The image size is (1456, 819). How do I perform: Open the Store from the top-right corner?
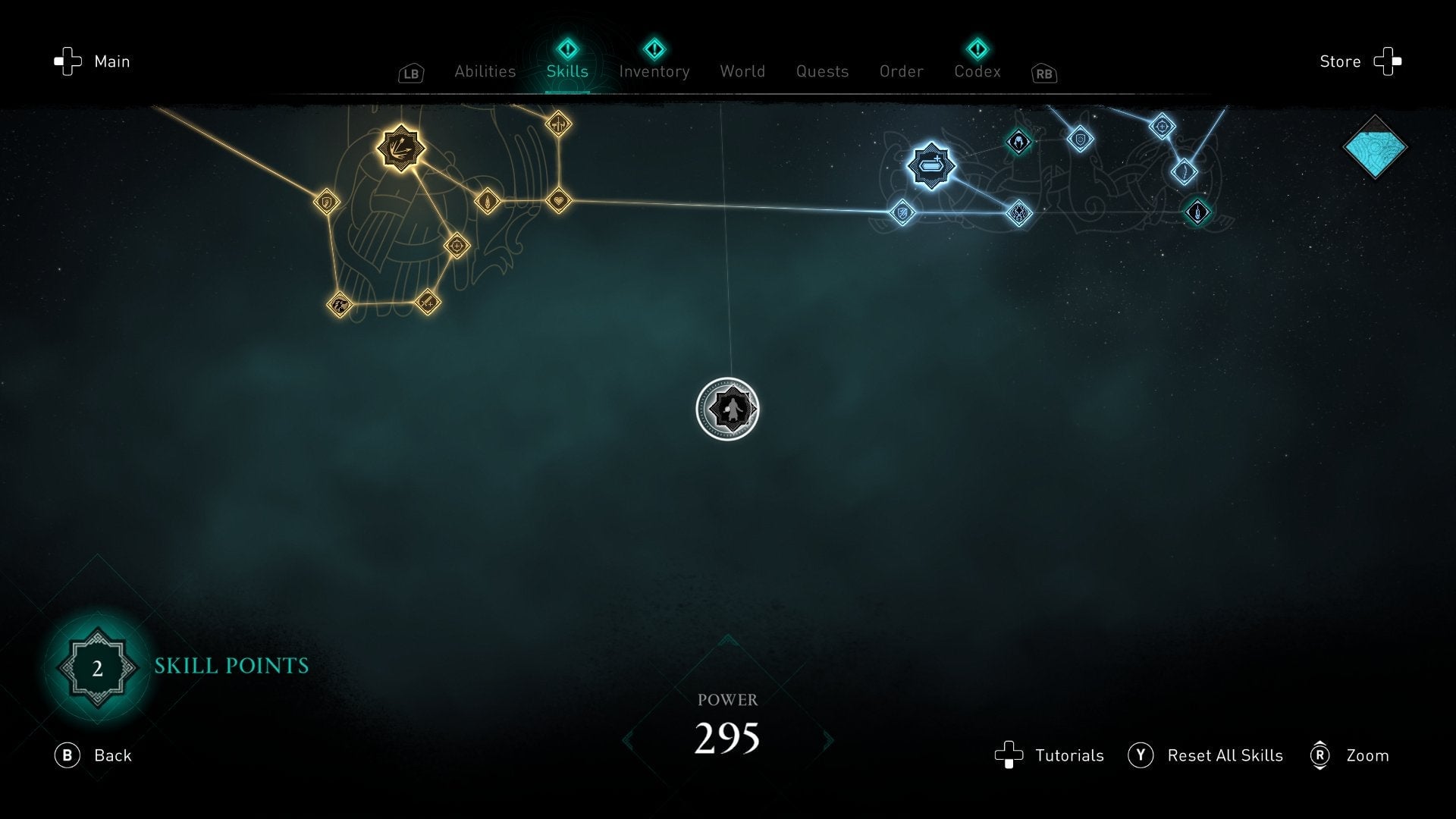[x=1361, y=61]
